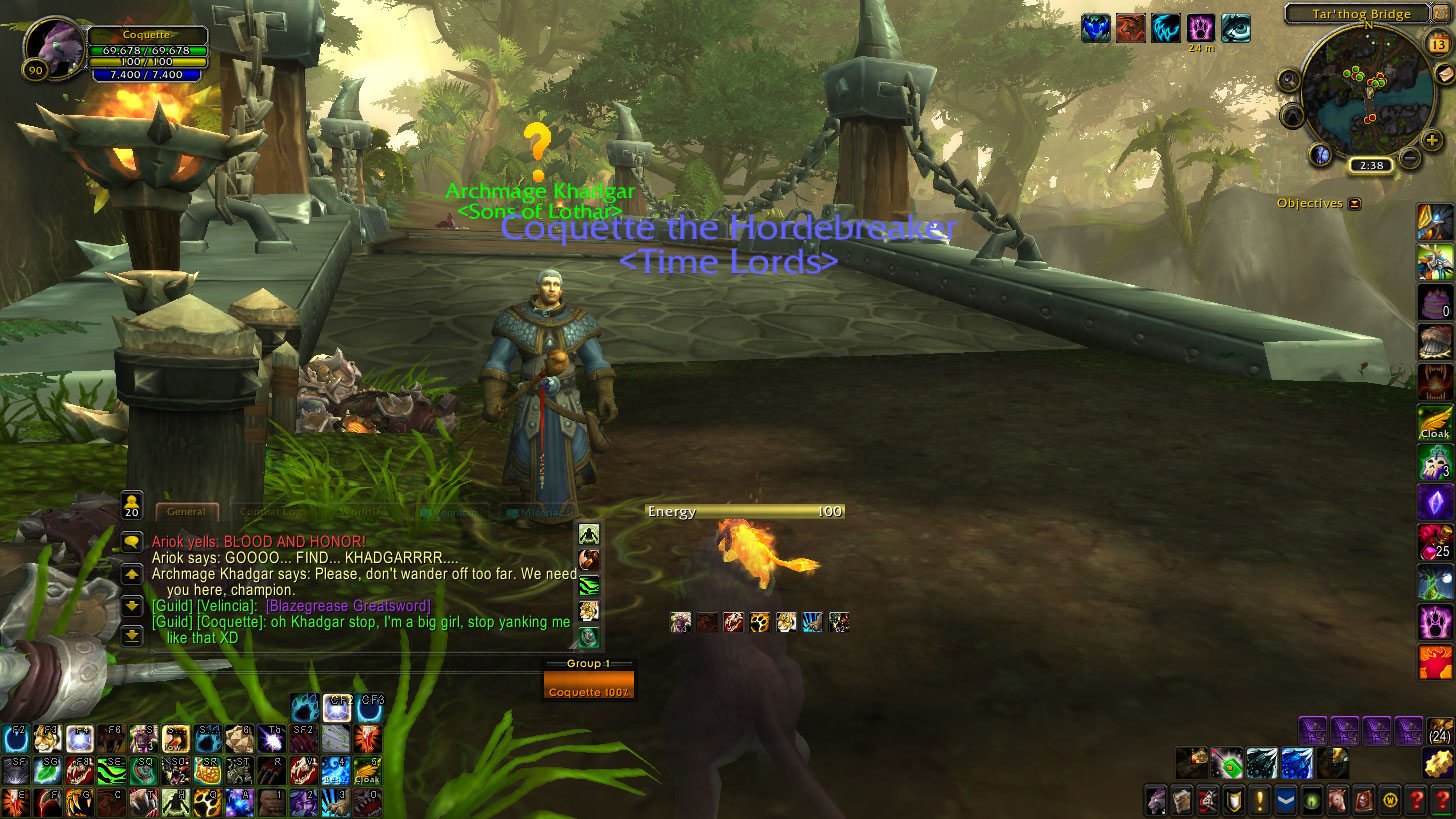Jump chat to bottom with the underlined arrow
This screenshot has width=1456, height=819.
132,634
